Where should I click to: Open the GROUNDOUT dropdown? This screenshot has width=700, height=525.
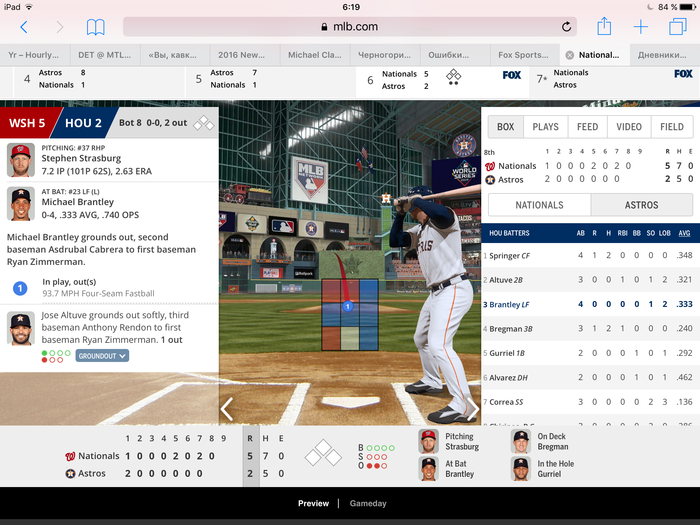(102, 355)
